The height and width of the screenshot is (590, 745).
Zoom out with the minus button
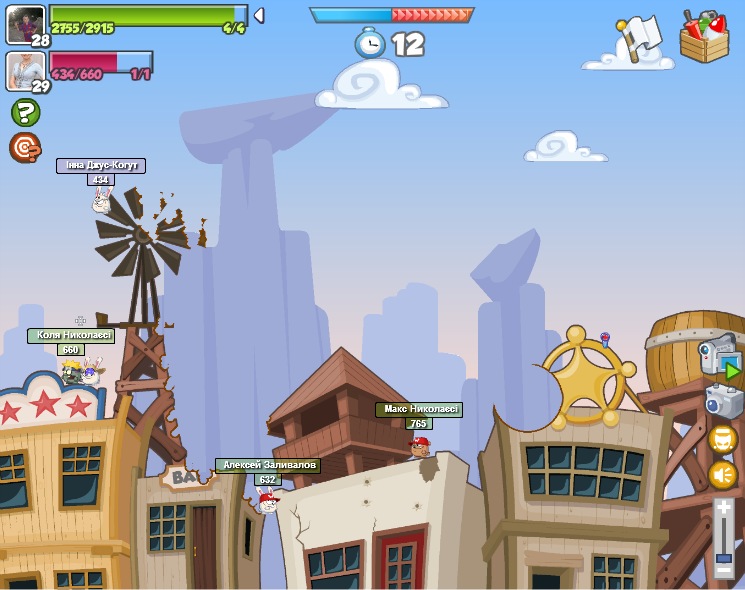(724, 571)
